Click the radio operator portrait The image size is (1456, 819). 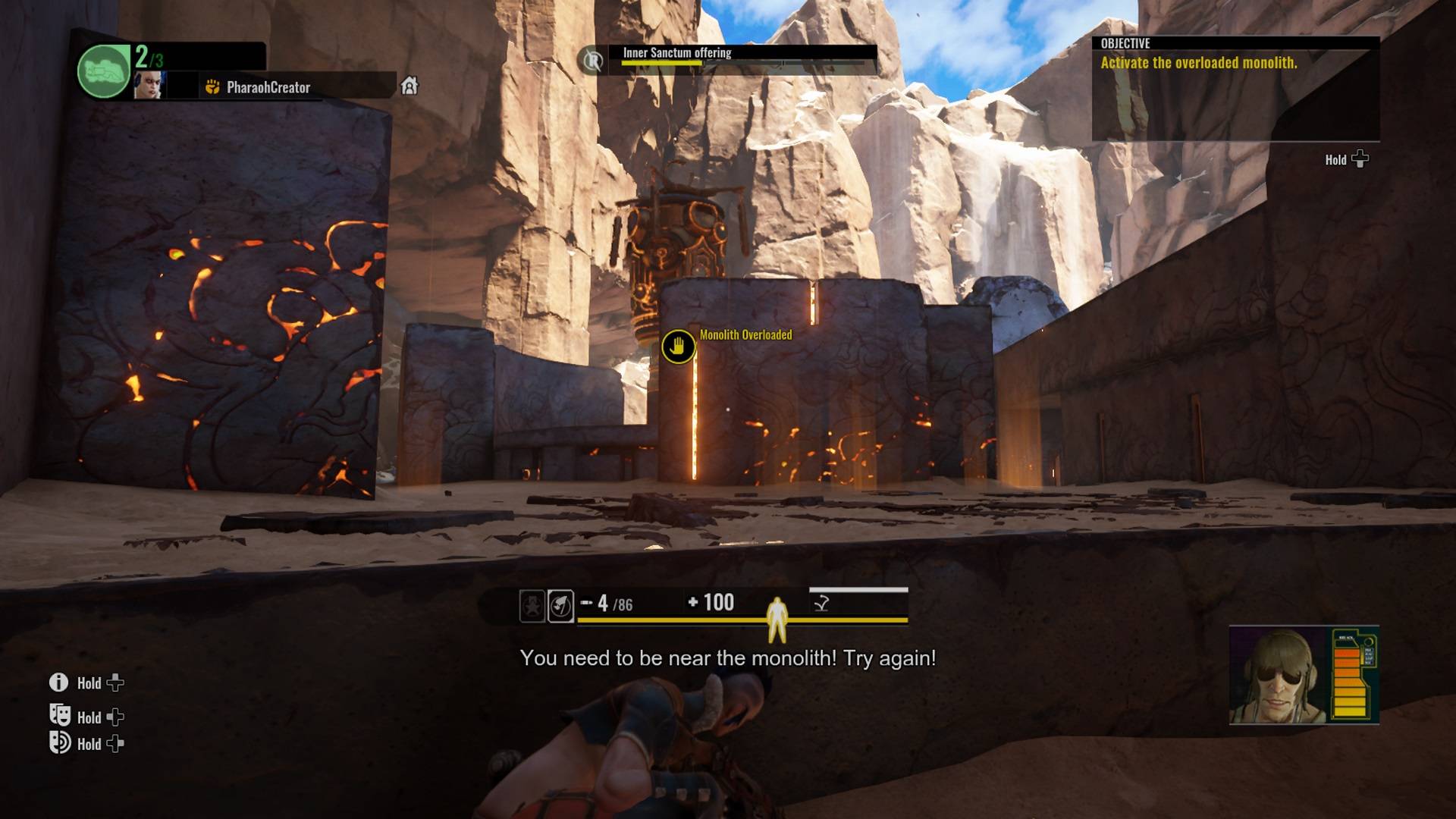tap(1277, 675)
